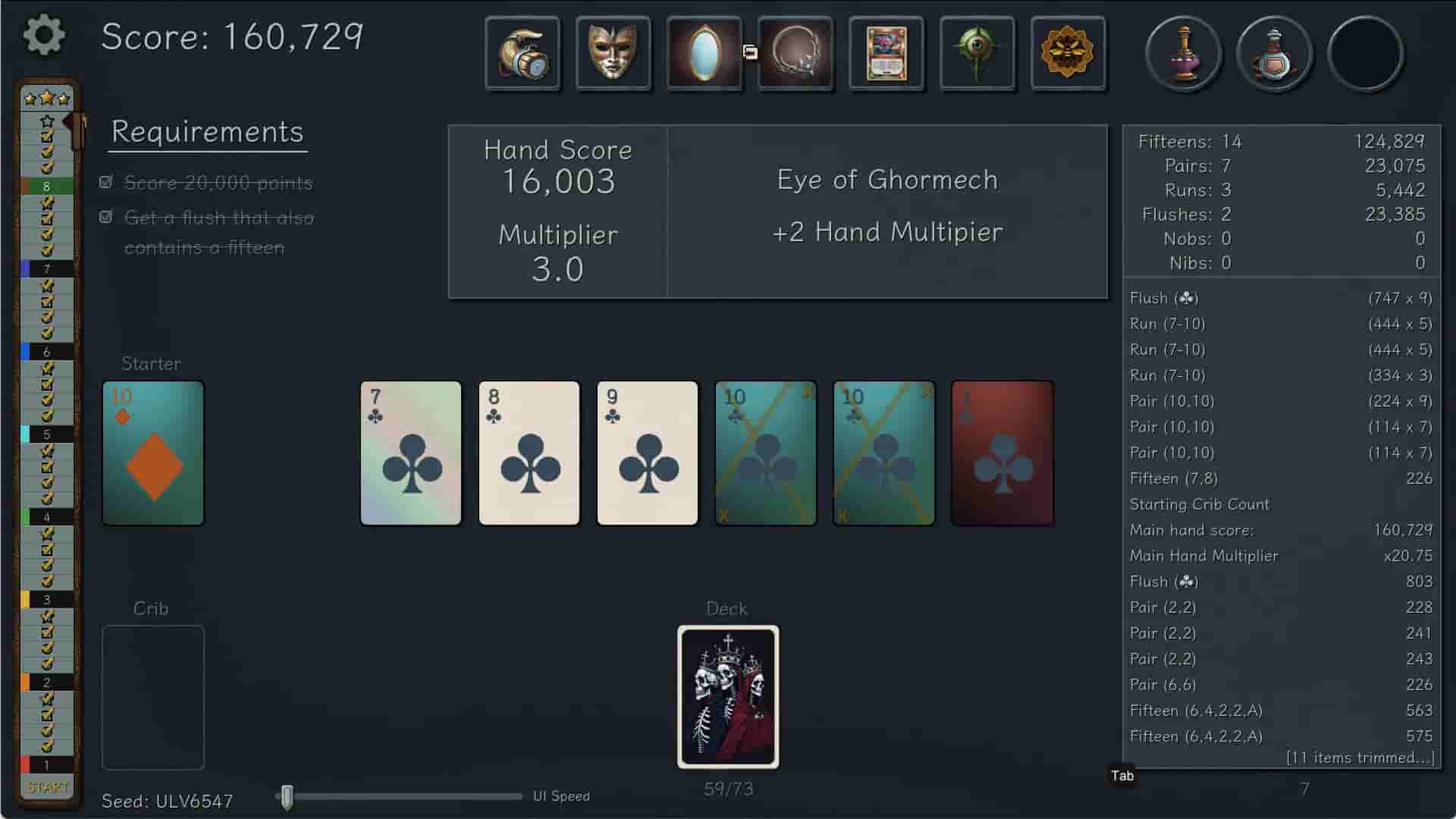
Task: Open the settings gear menu
Action: coord(44,35)
